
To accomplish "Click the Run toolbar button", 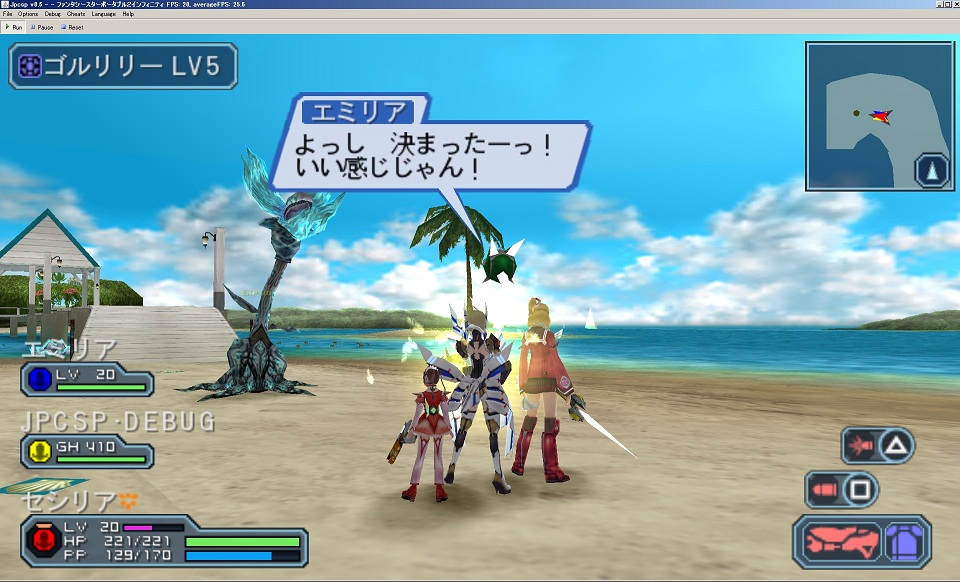I will tap(15, 27).
